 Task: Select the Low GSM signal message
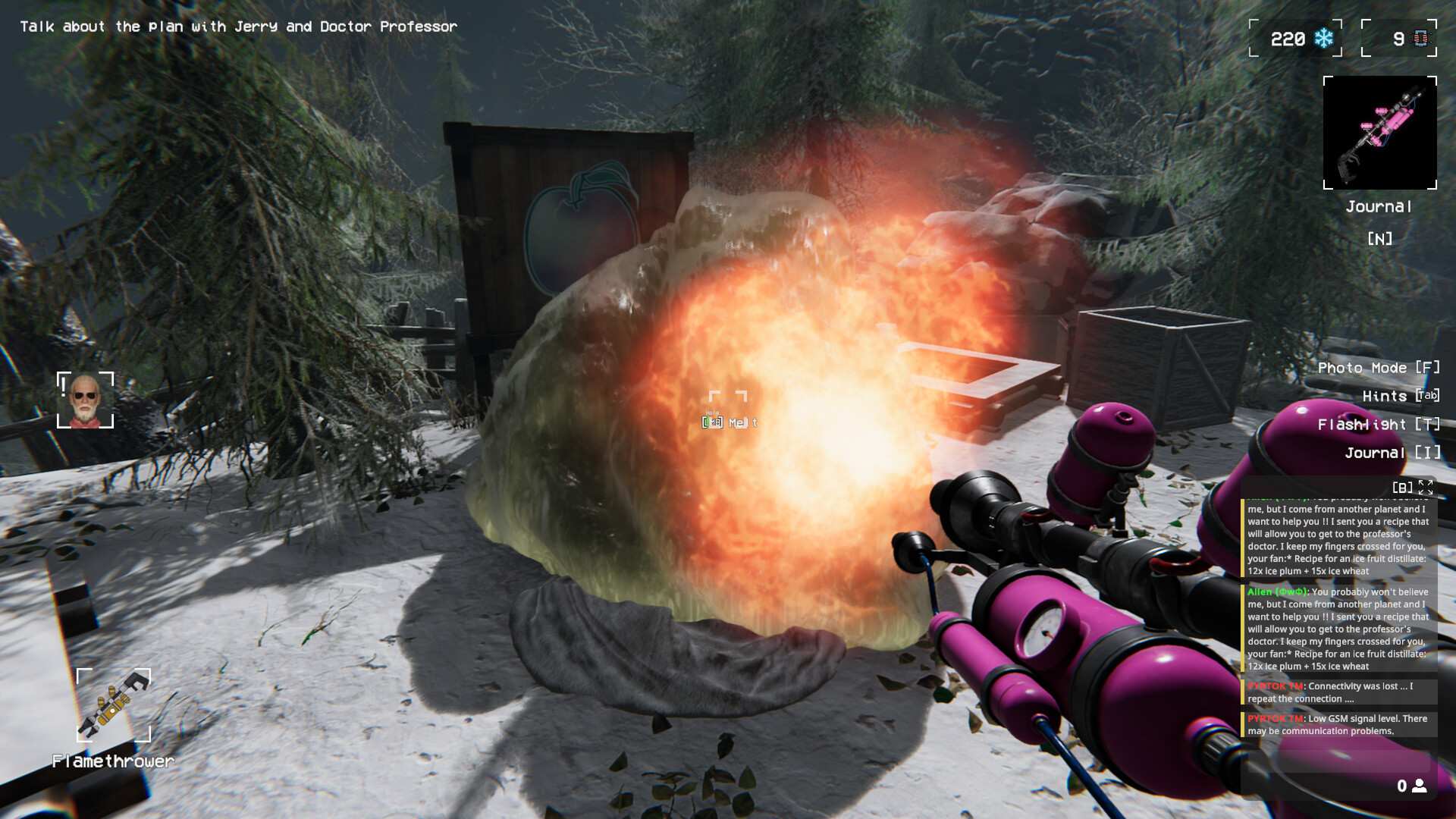1338,724
